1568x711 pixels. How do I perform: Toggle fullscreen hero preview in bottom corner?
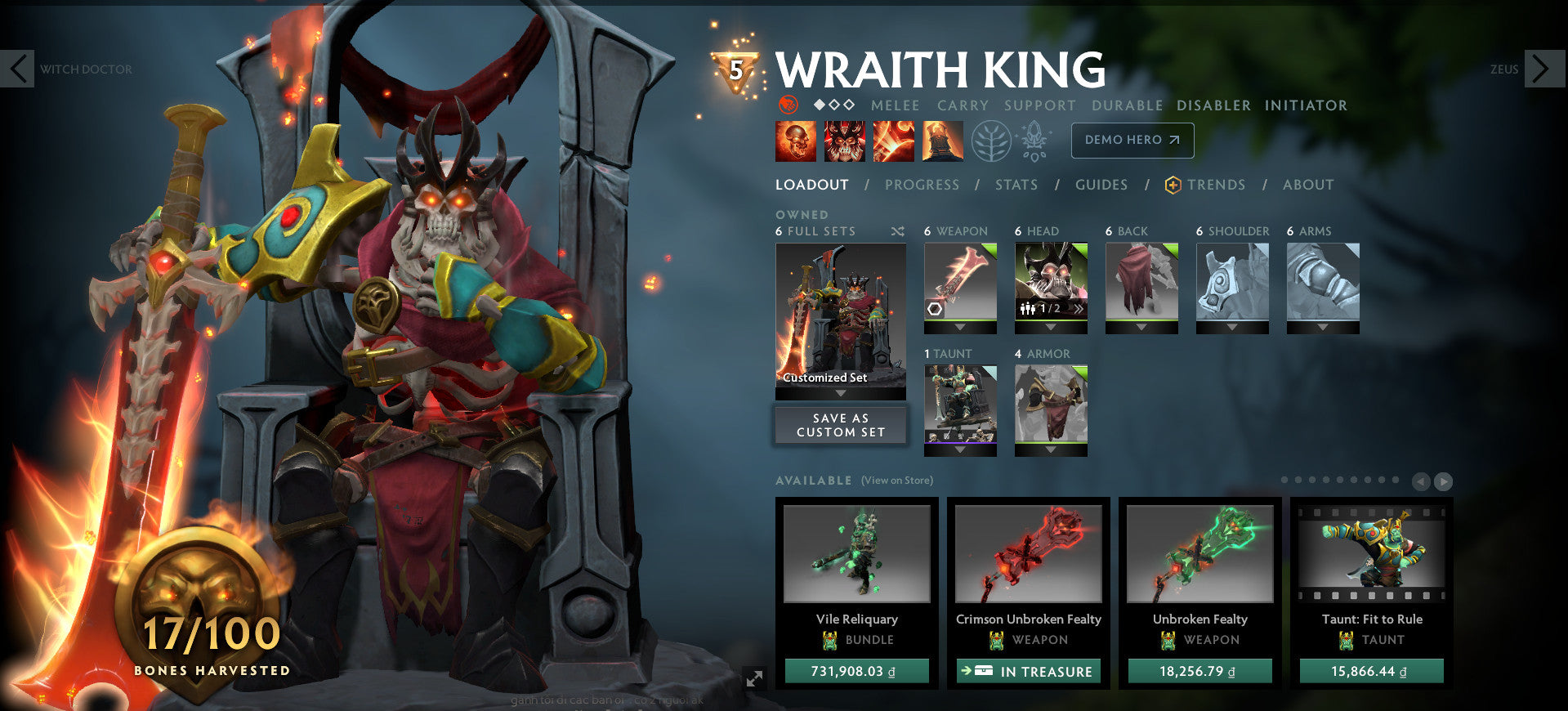click(756, 677)
